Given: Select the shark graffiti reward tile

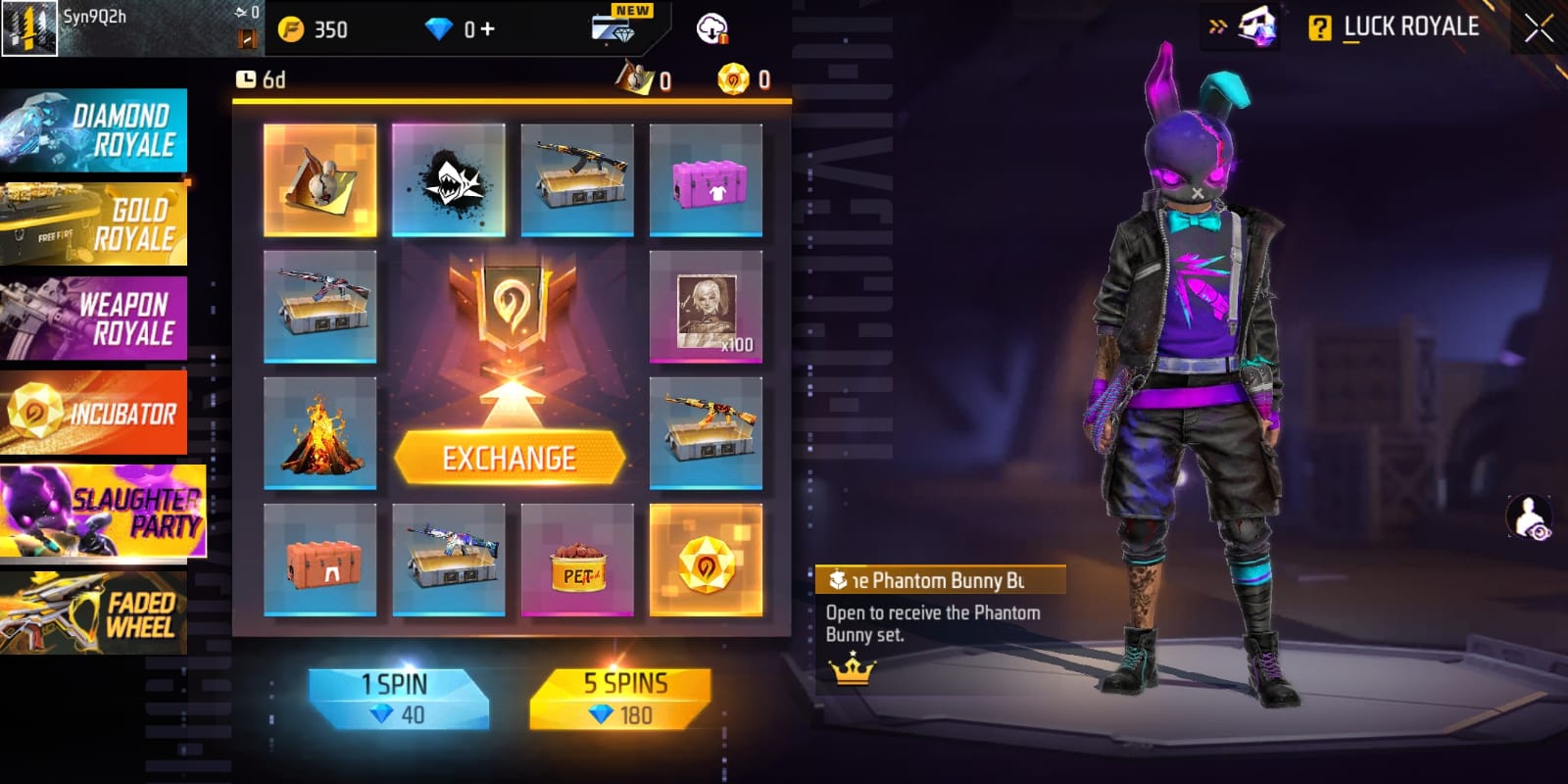Looking at the screenshot, I should (448, 180).
